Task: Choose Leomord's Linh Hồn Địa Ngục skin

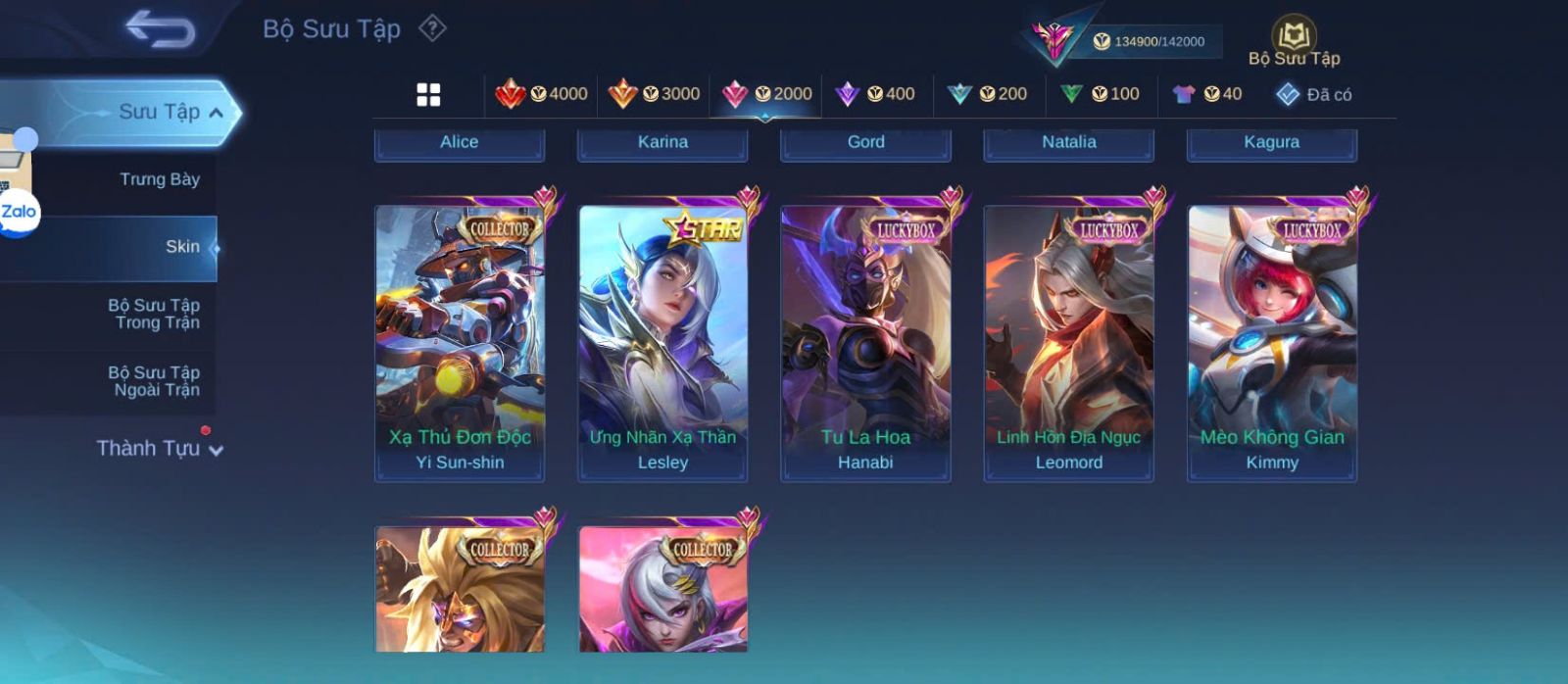Action: coord(1068,343)
